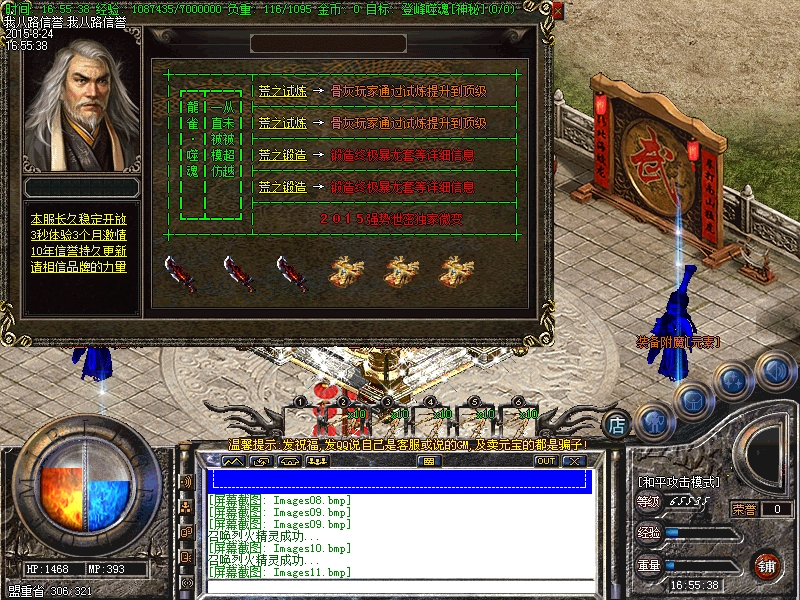Open the red 铺 stall button
The width and height of the screenshot is (800, 600).
point(768,565)
